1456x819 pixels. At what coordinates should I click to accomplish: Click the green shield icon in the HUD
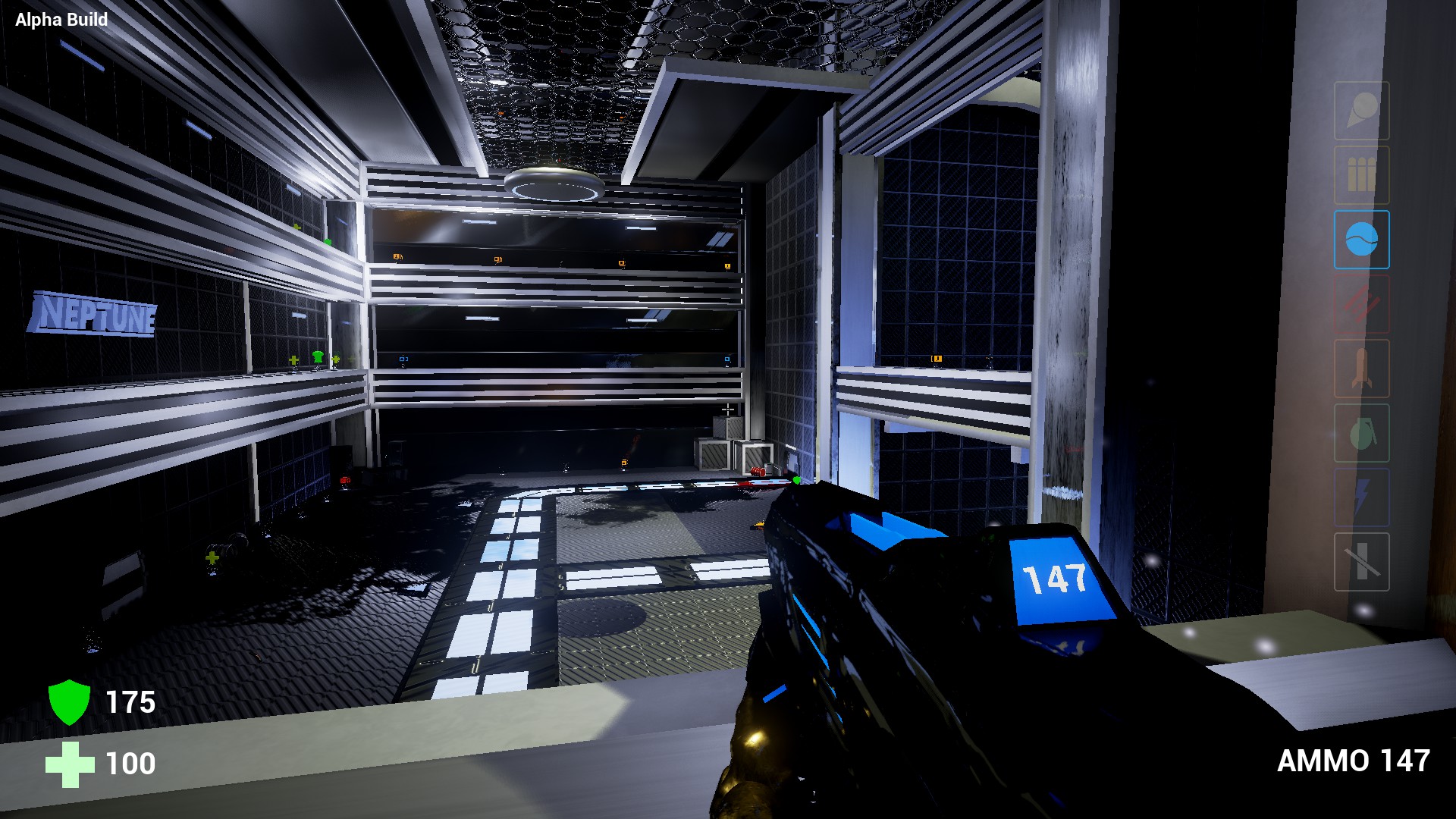click(x=71, y=703)
